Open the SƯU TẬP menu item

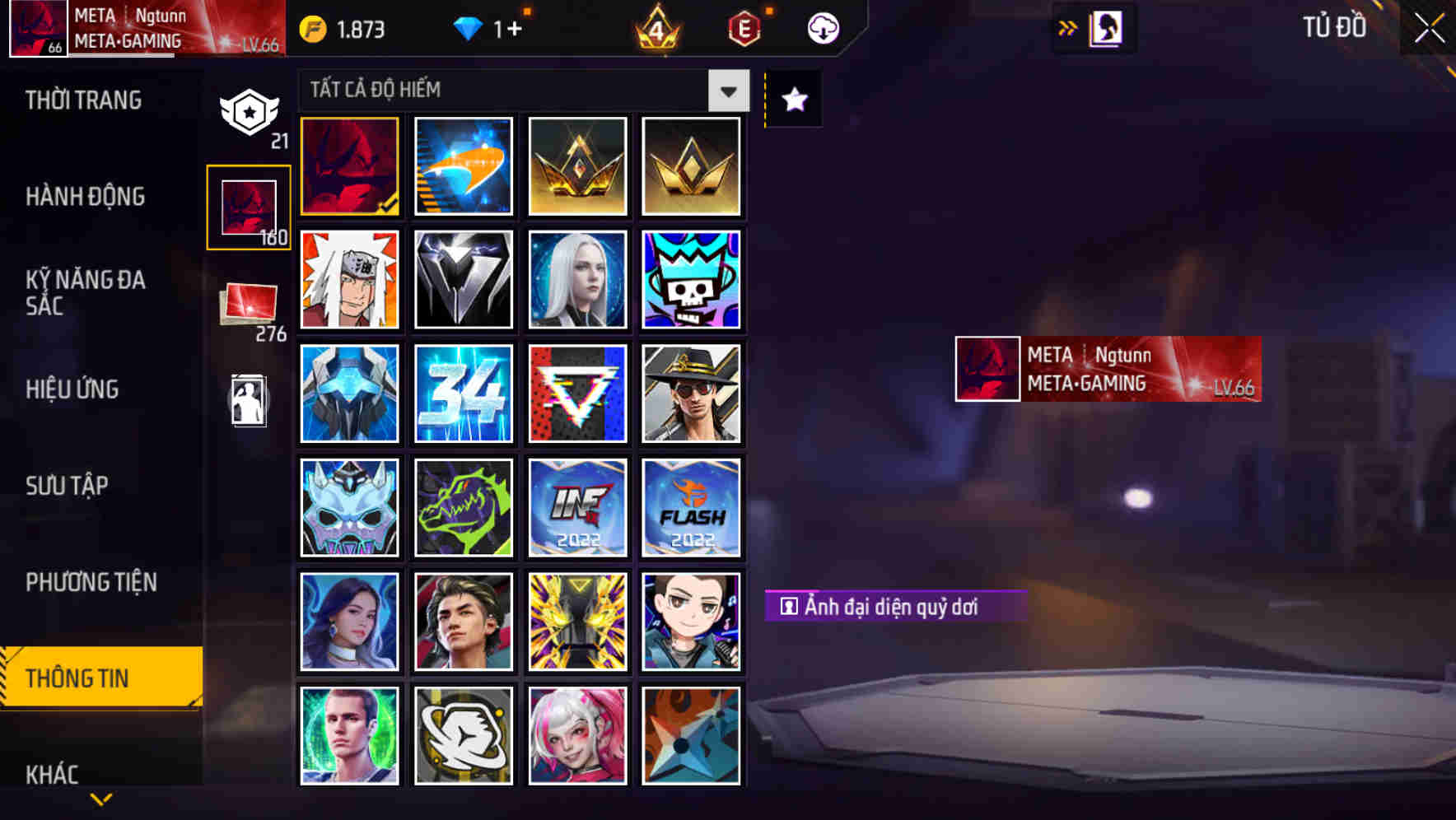[68, 487]
